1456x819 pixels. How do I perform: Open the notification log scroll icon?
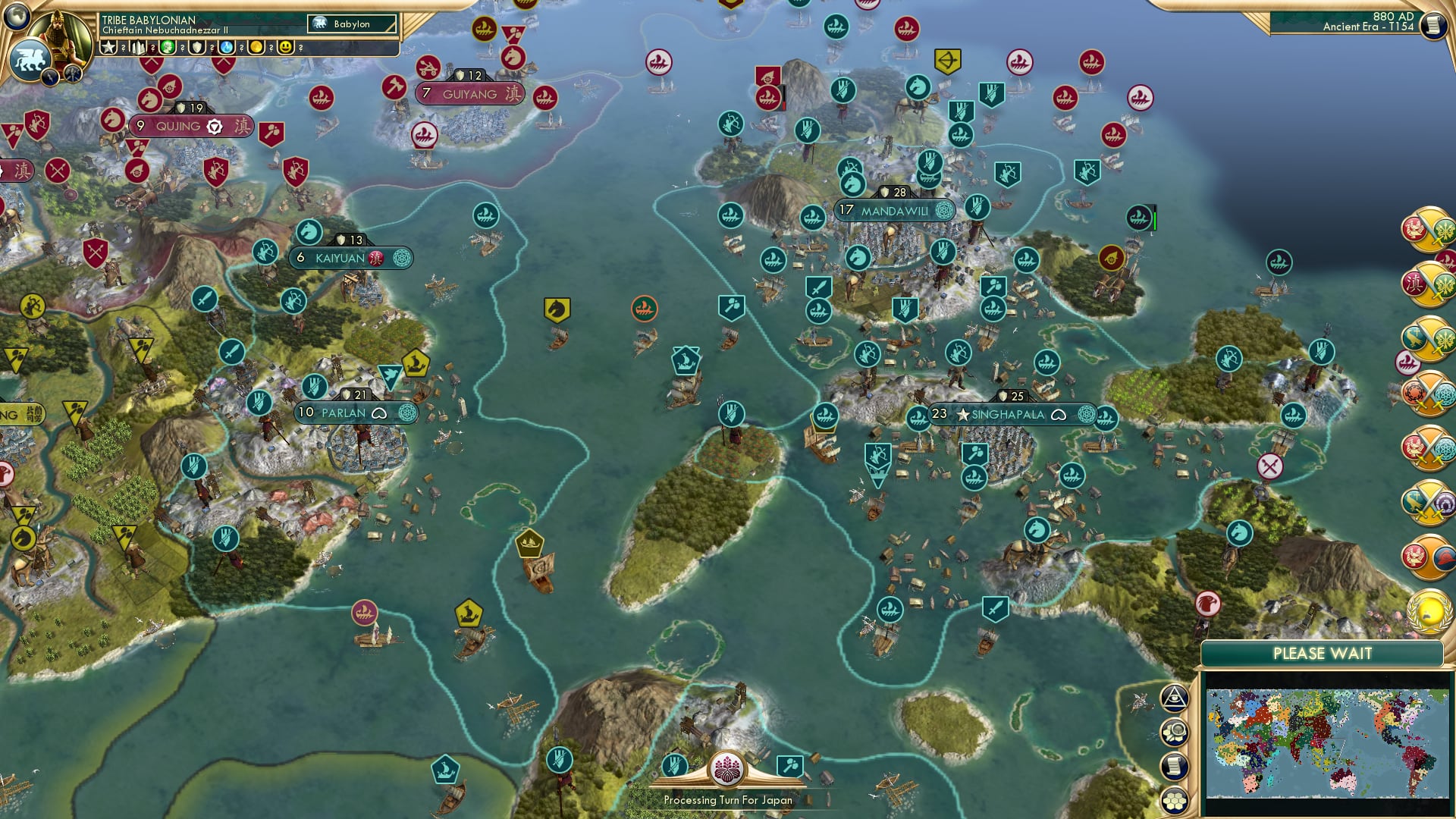tap(1175, 764)
